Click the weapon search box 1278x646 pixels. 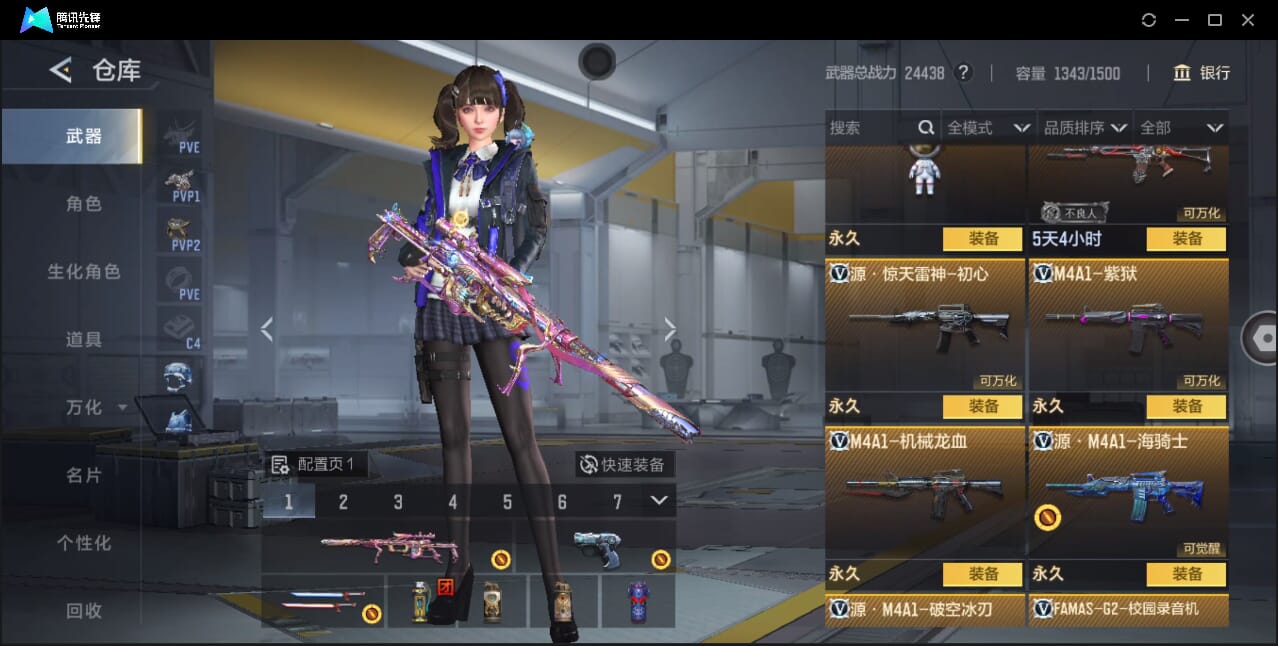pyautogui.click(x=870, y=128)
